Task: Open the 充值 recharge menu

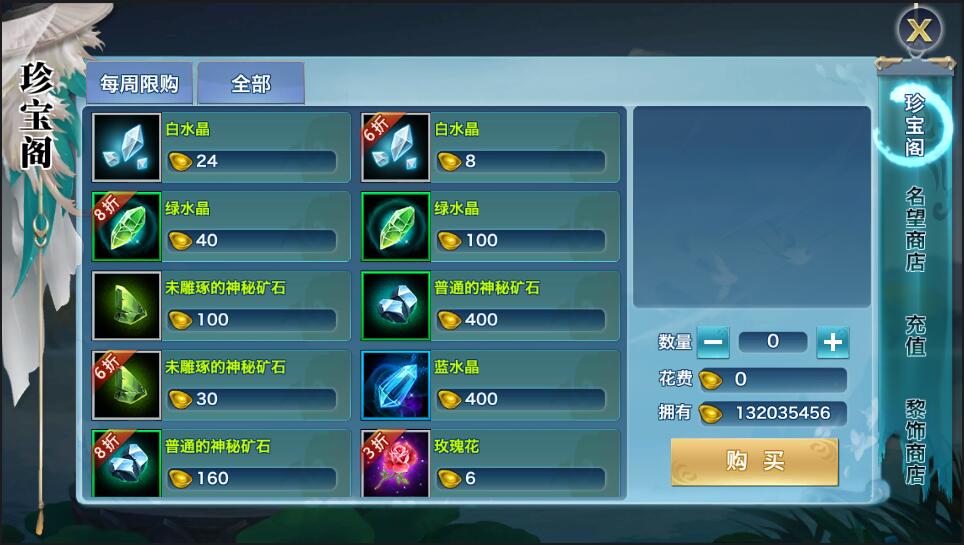Action: [915, 336]
